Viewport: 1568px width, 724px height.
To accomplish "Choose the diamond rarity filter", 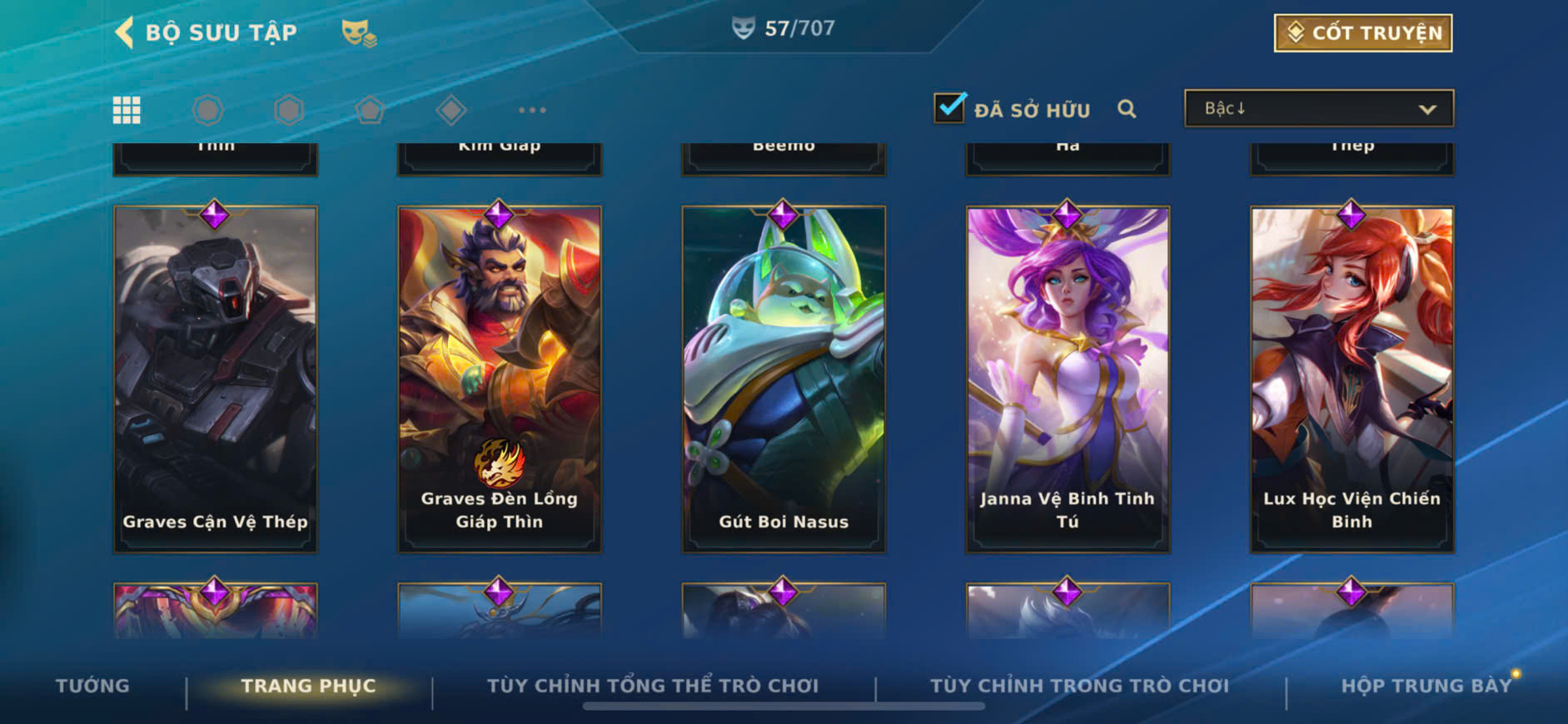I will pos(450,110).
